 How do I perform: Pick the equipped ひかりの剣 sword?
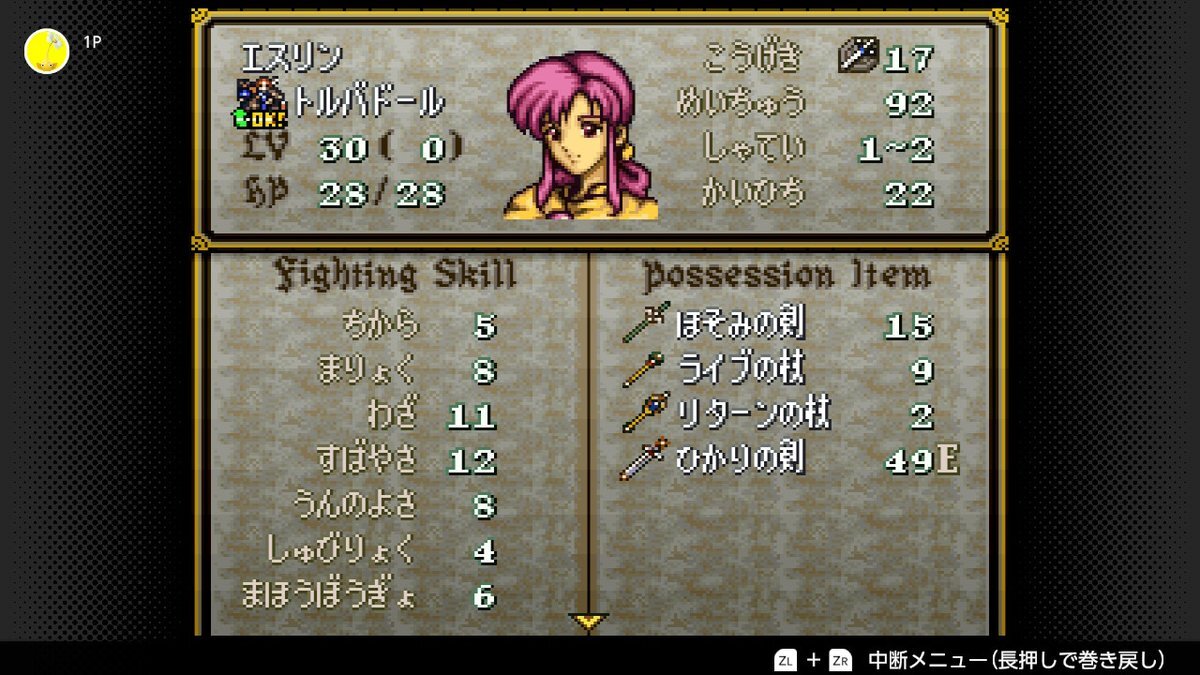coord(740,460)
